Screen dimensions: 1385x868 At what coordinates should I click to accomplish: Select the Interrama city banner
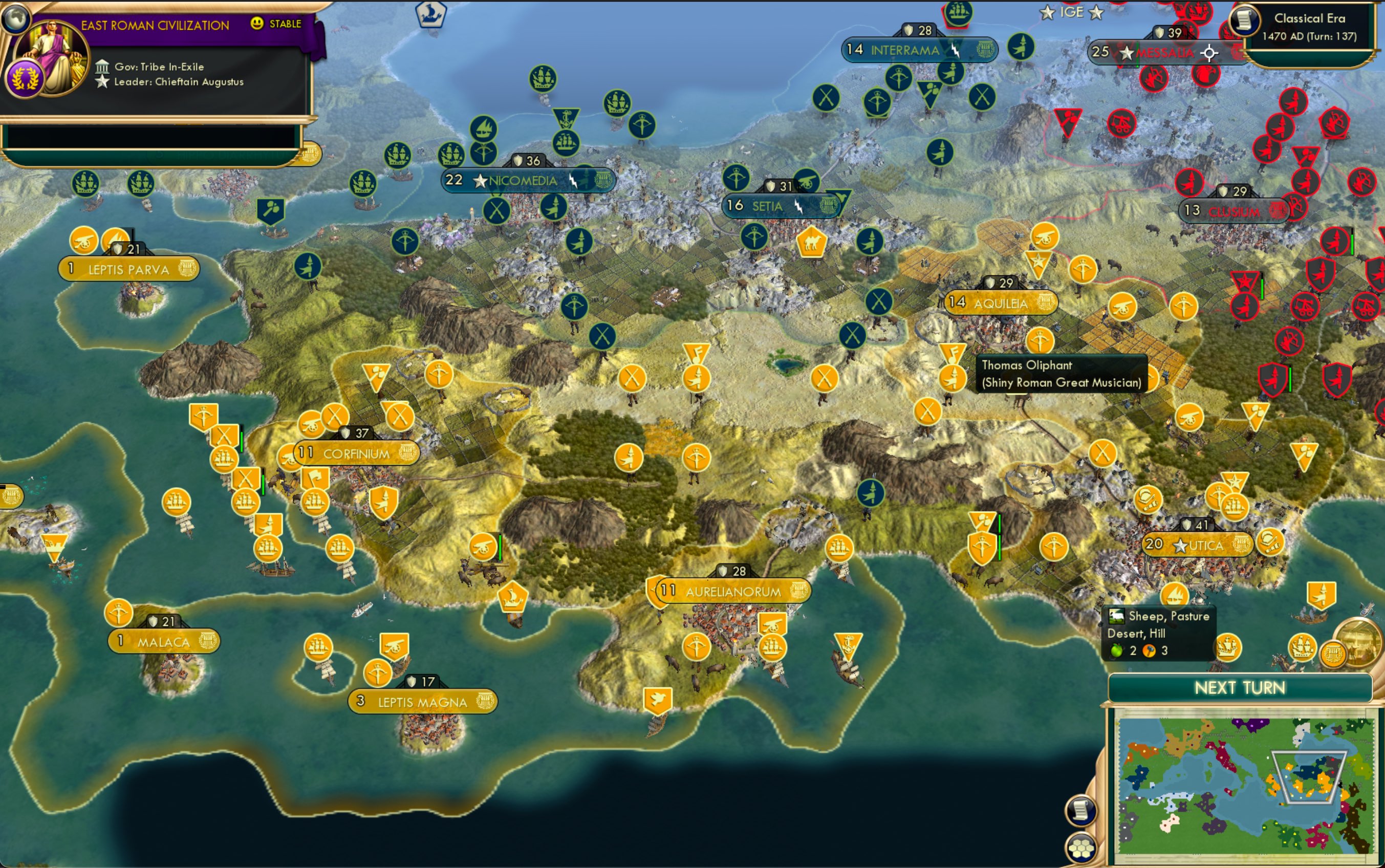[904, 51]
